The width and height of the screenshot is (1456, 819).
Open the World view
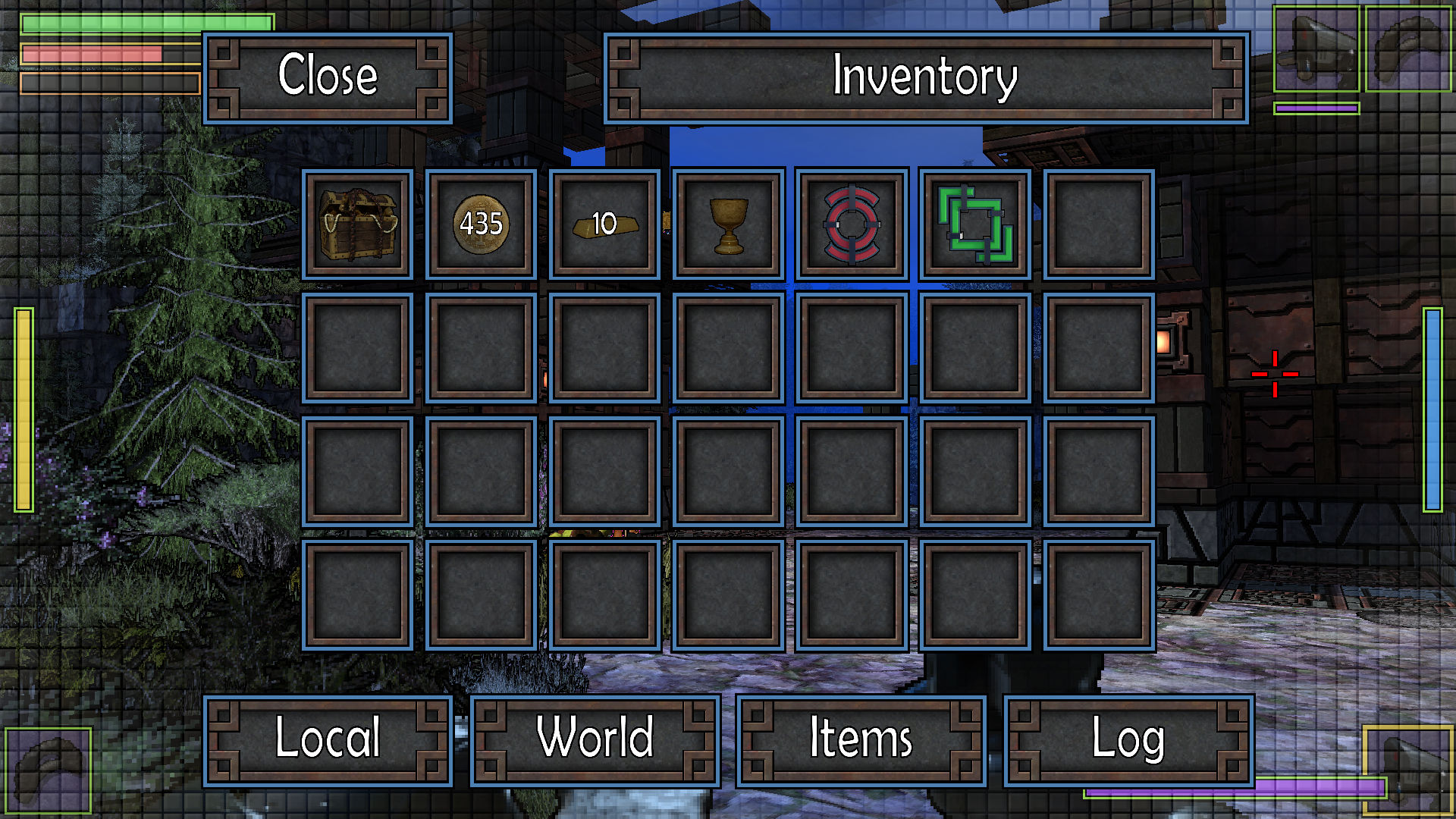(x=594, y=739)
